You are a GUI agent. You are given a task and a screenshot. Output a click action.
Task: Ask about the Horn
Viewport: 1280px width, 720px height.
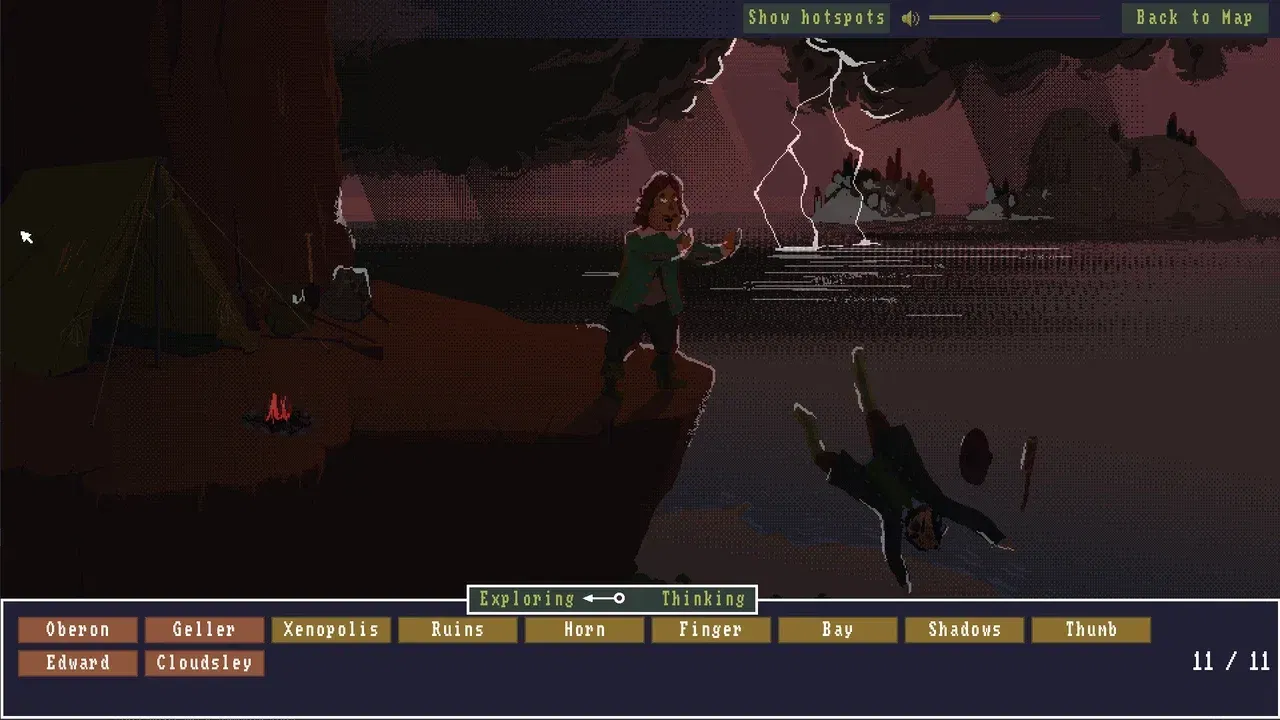coord(584,630)
